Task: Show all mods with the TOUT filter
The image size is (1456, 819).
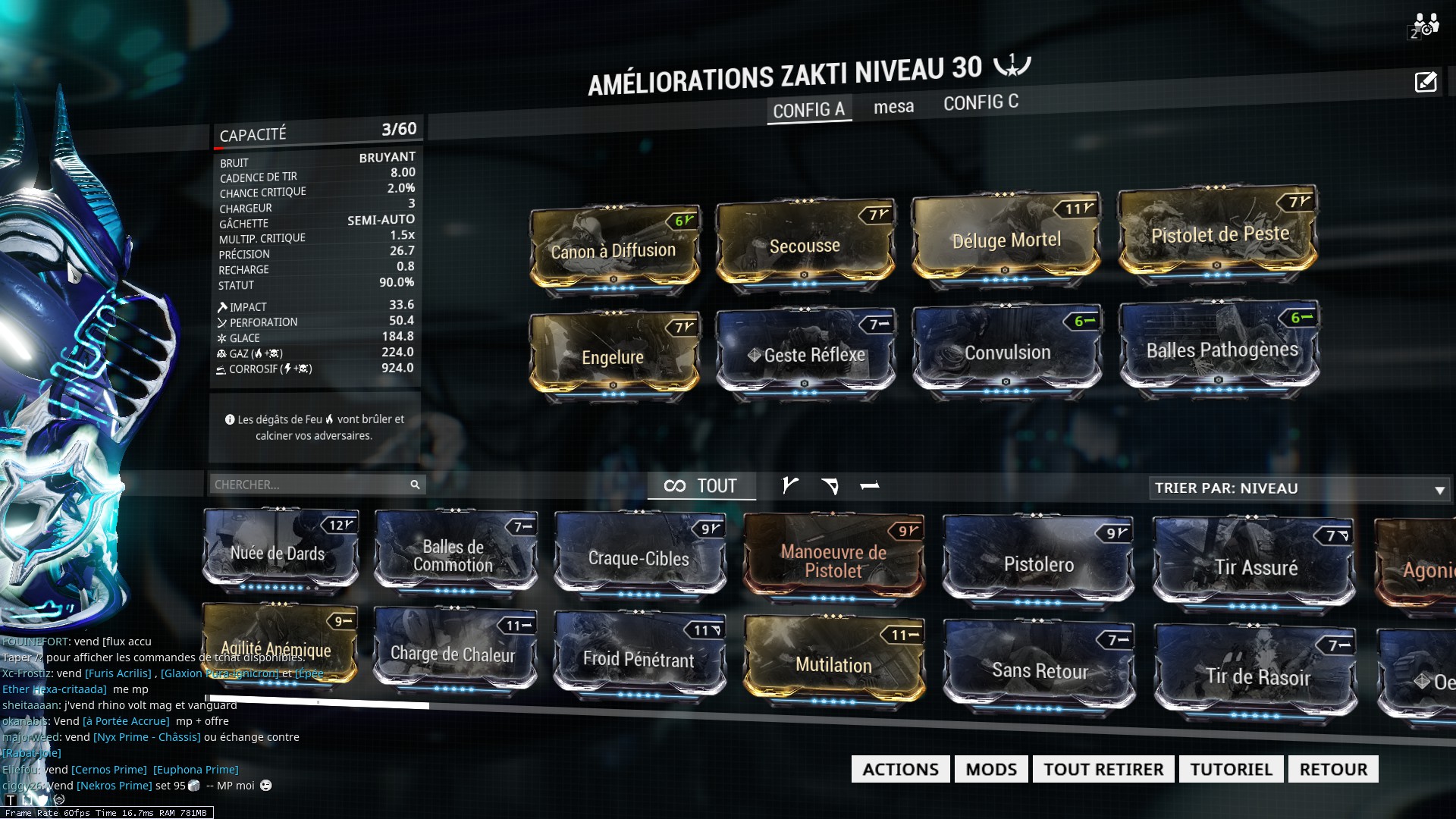Action: [701, 486]
